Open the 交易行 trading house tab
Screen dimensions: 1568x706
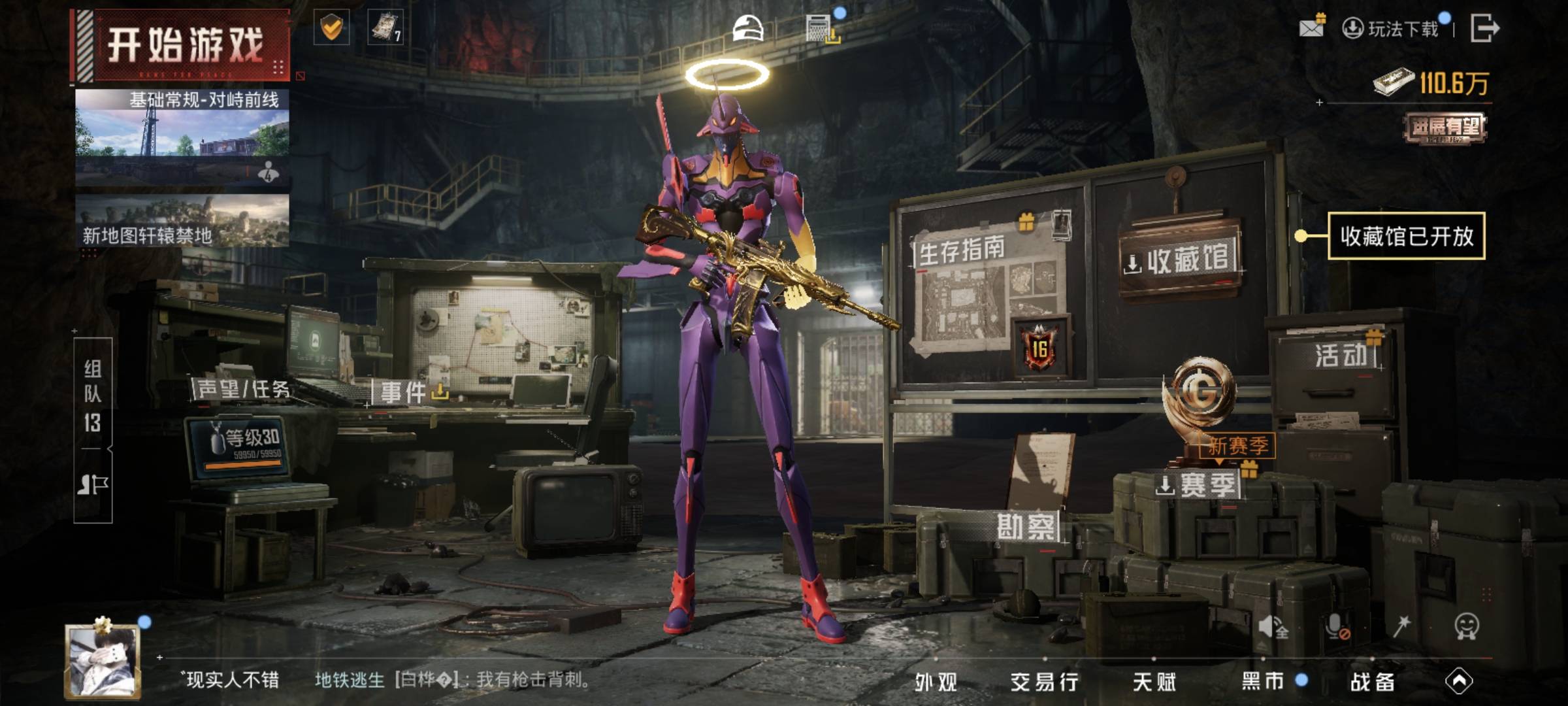pyautogui.click(x=1044, y=682)
